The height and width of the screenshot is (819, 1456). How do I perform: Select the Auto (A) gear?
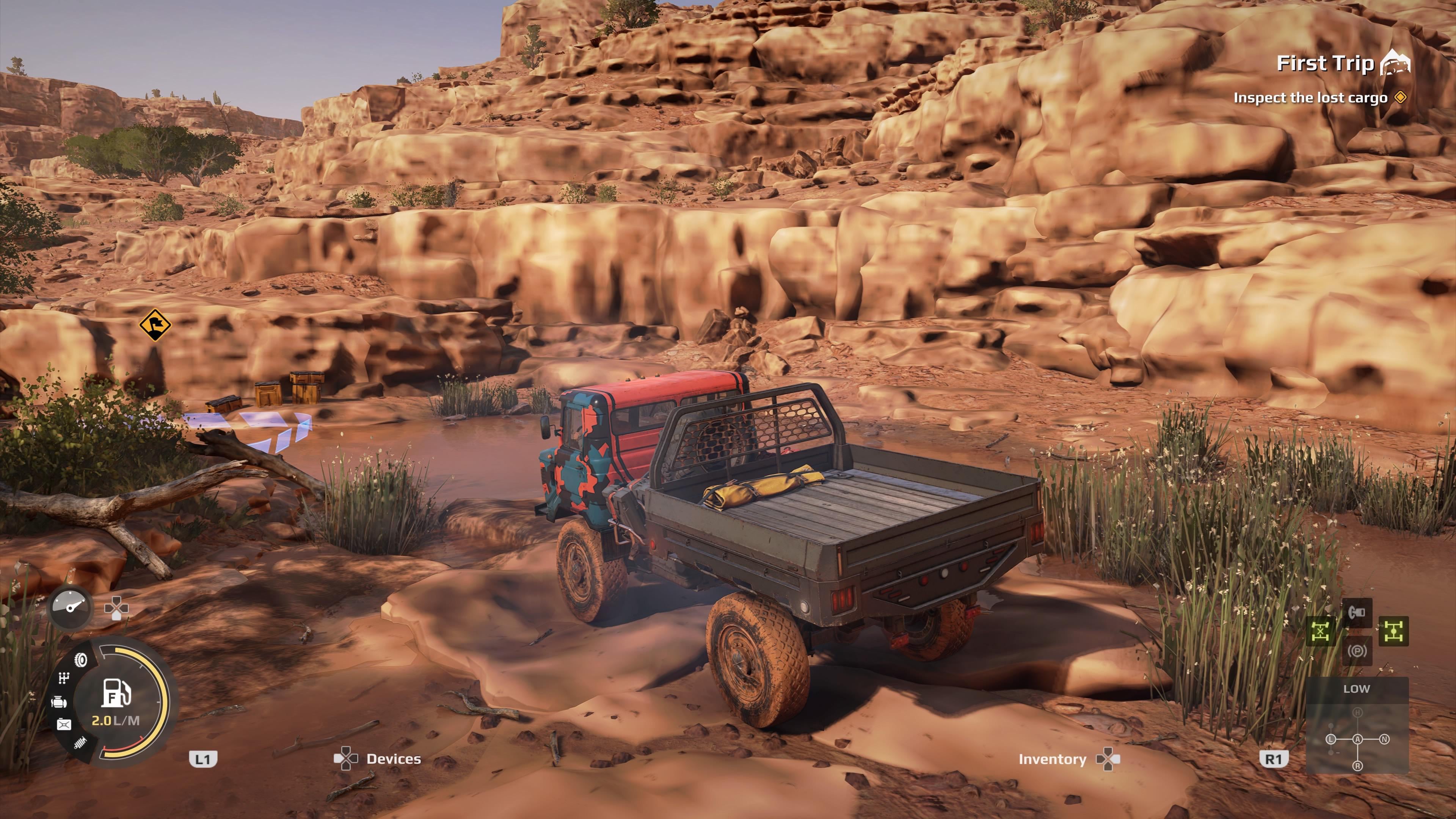(1357, 739)
